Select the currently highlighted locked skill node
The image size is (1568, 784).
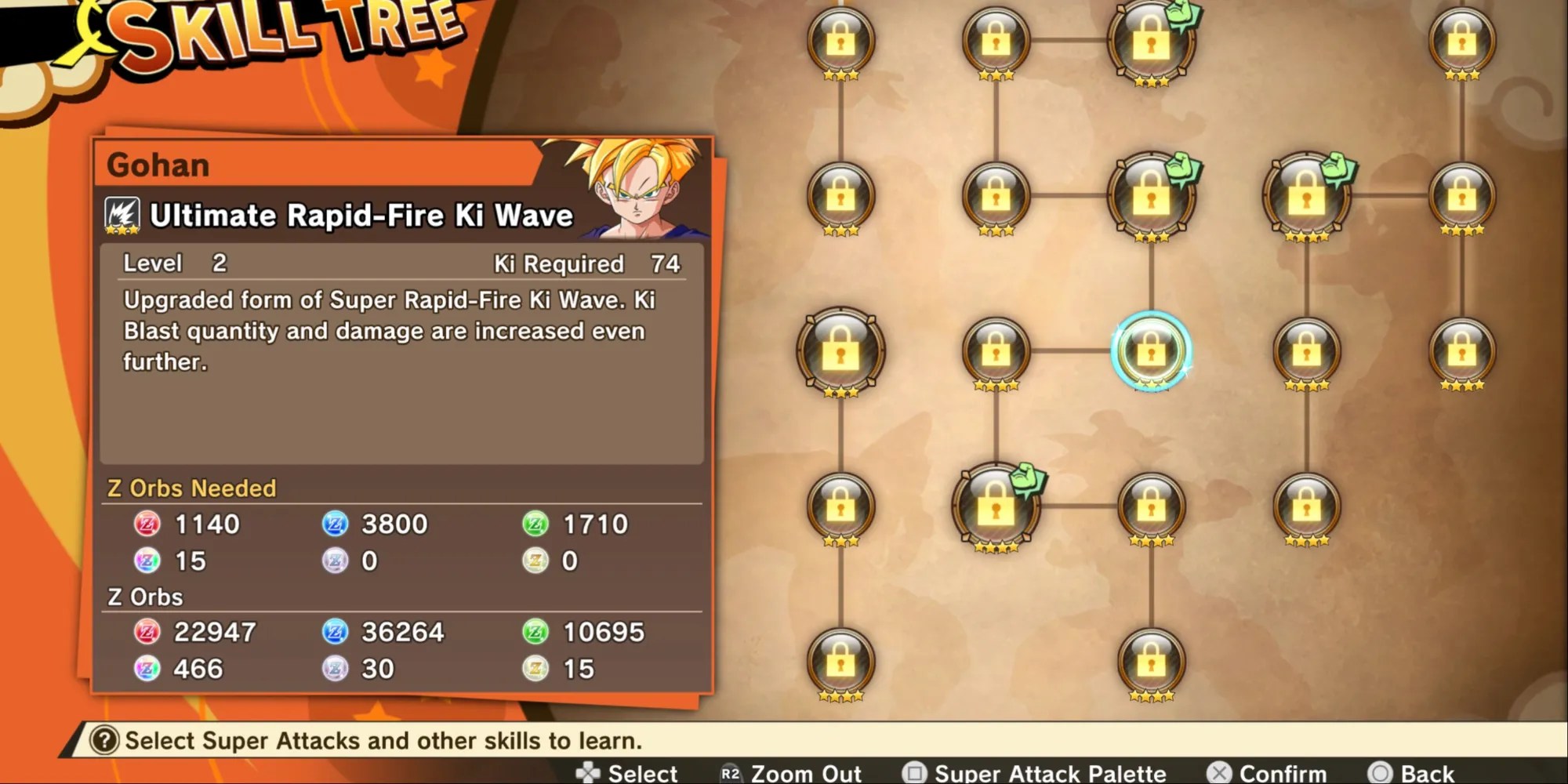click(1151, 350)
